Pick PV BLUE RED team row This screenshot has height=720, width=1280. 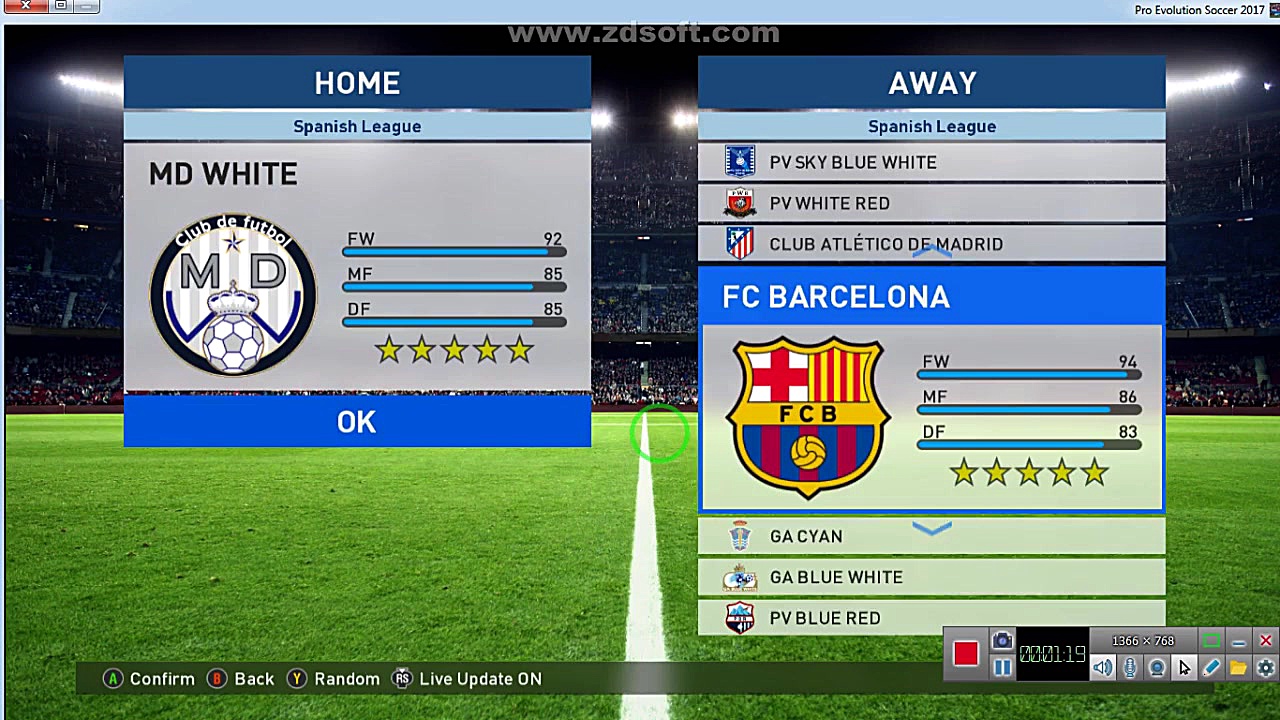[931, 618]
